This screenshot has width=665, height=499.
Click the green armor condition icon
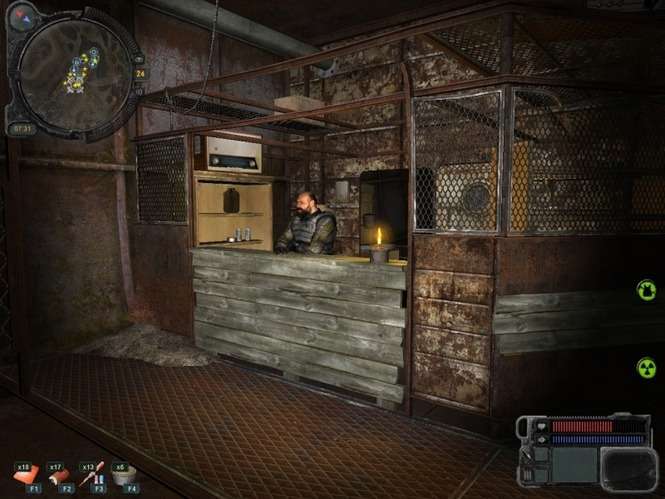click(x=647, y=290)
